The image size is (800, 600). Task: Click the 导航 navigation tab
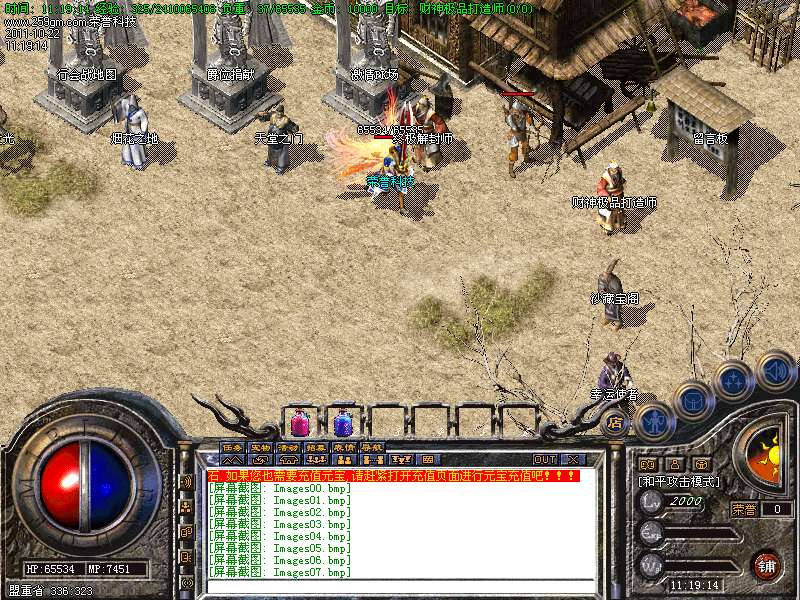point(372,447)
